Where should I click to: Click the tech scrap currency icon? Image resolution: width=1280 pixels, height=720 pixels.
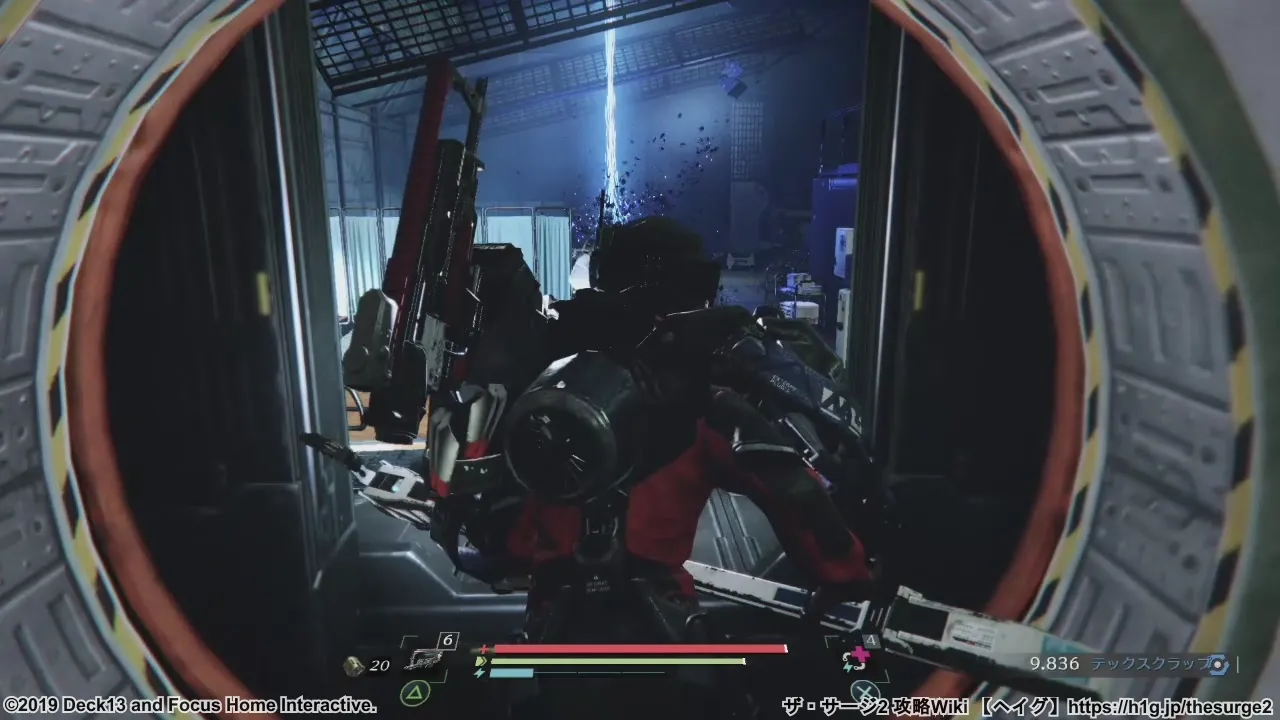point(1217,663)
